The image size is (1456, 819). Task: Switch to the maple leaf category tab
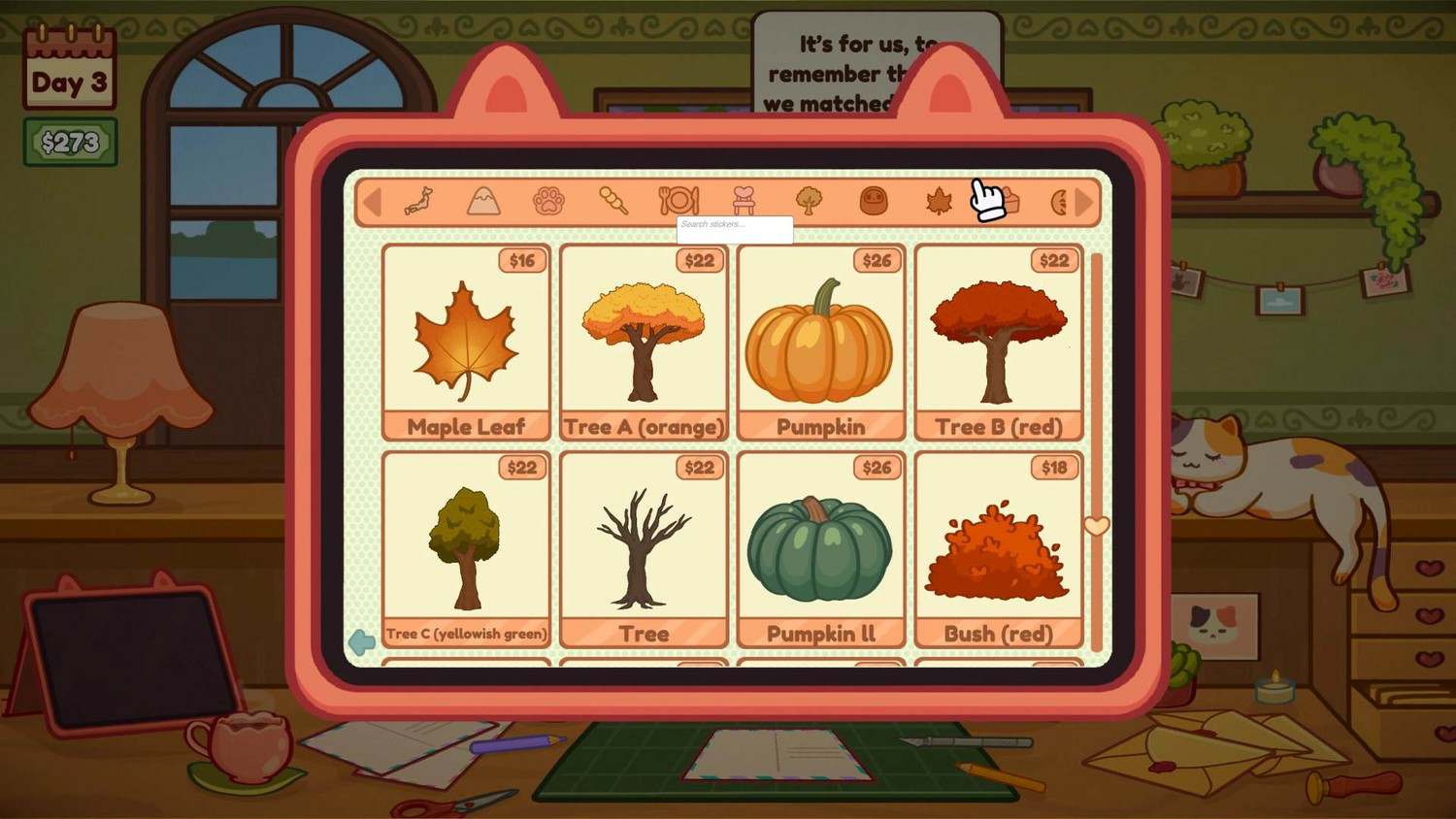[x=939, y=201]
